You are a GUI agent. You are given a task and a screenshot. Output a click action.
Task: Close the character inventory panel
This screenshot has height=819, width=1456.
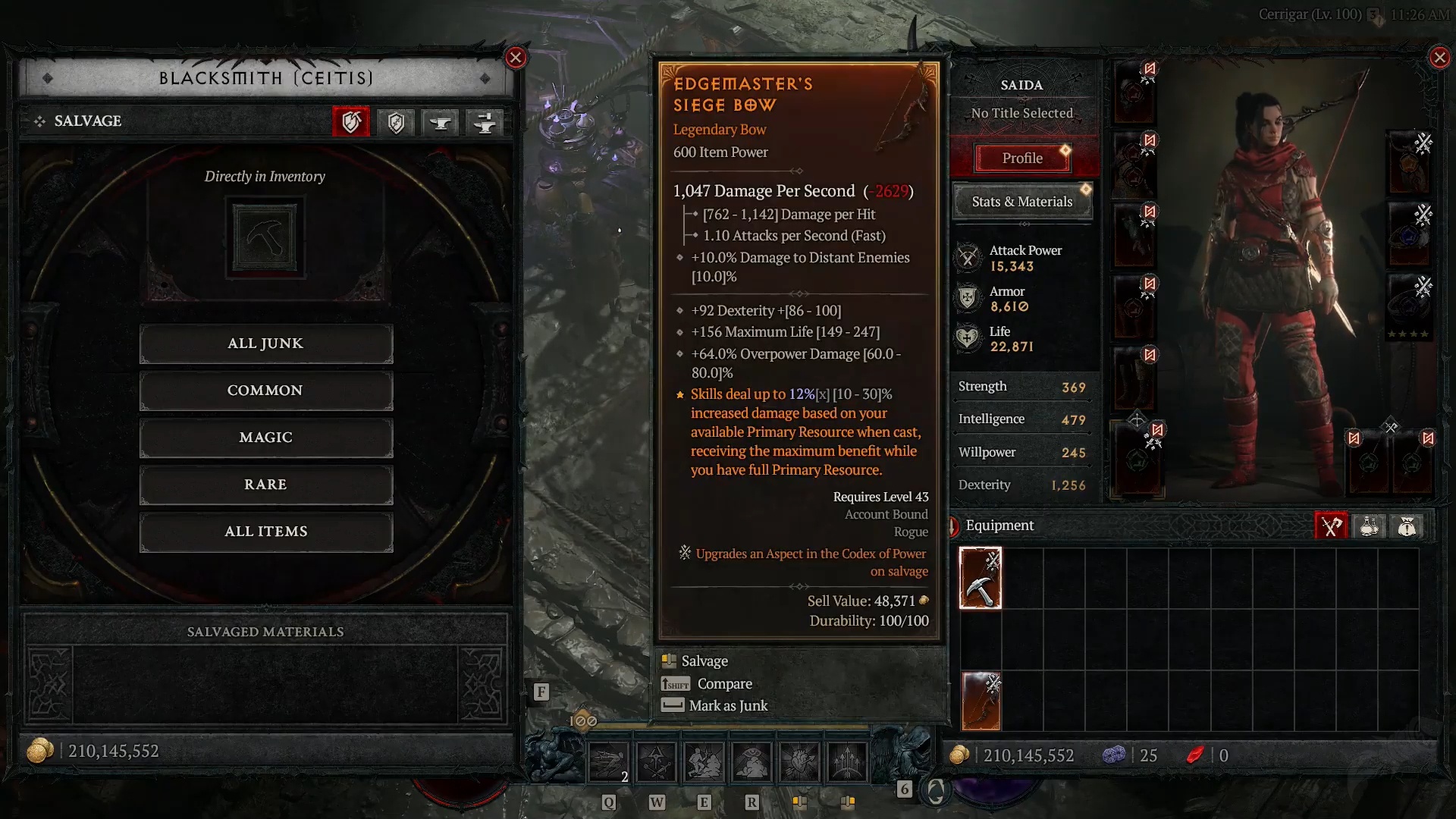point(1439,58)
